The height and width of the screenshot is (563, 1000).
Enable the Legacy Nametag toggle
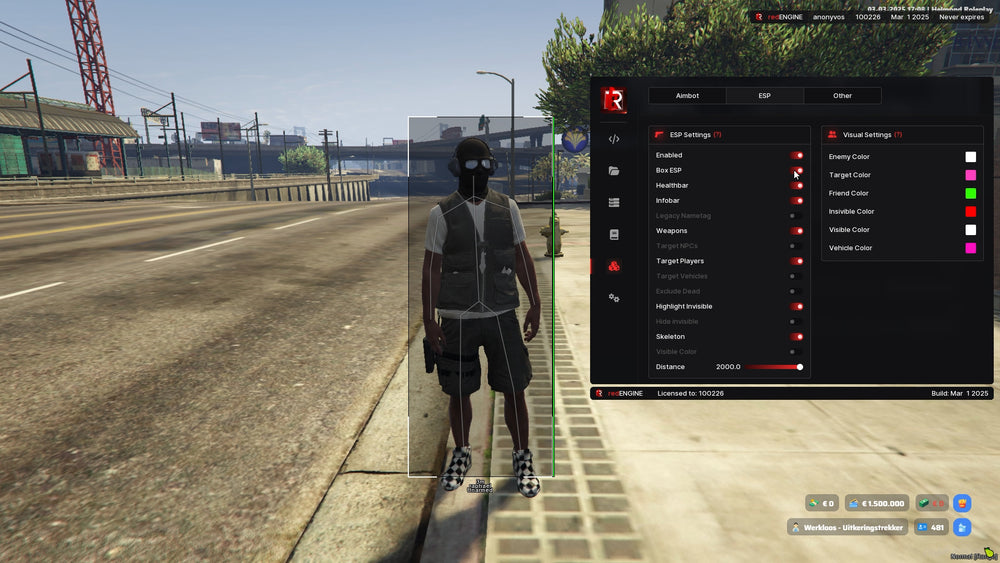796,216
